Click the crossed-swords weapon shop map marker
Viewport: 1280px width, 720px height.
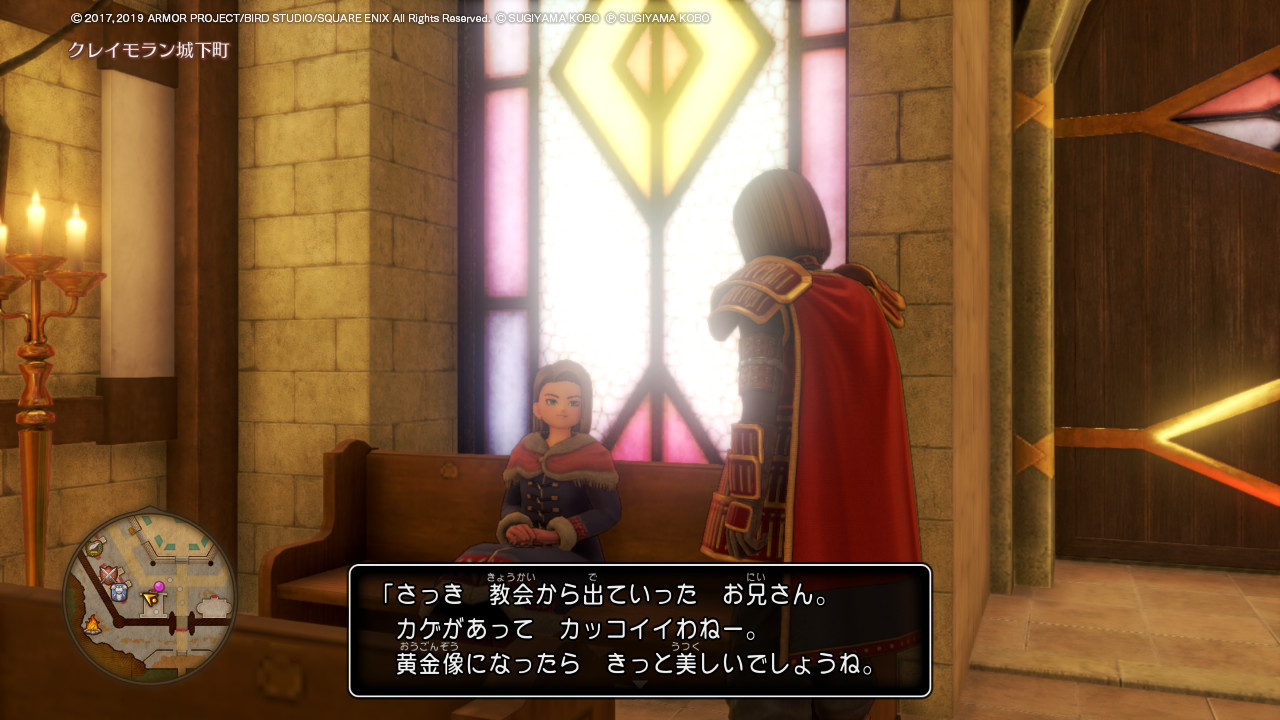click(109, 573)
